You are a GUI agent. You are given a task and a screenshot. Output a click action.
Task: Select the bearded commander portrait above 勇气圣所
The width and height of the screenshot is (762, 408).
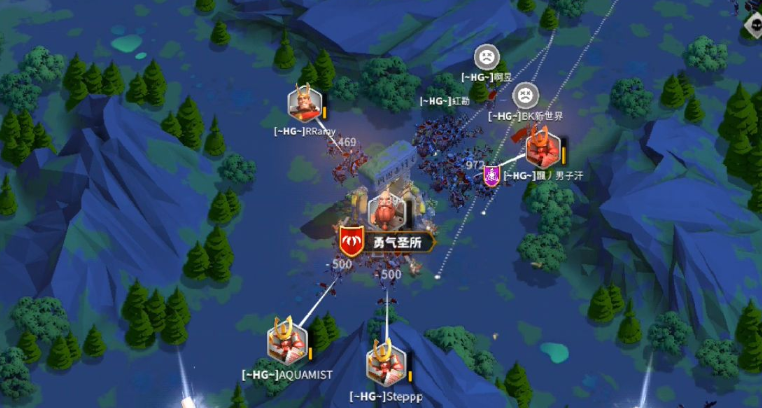[x=386, y=209]
